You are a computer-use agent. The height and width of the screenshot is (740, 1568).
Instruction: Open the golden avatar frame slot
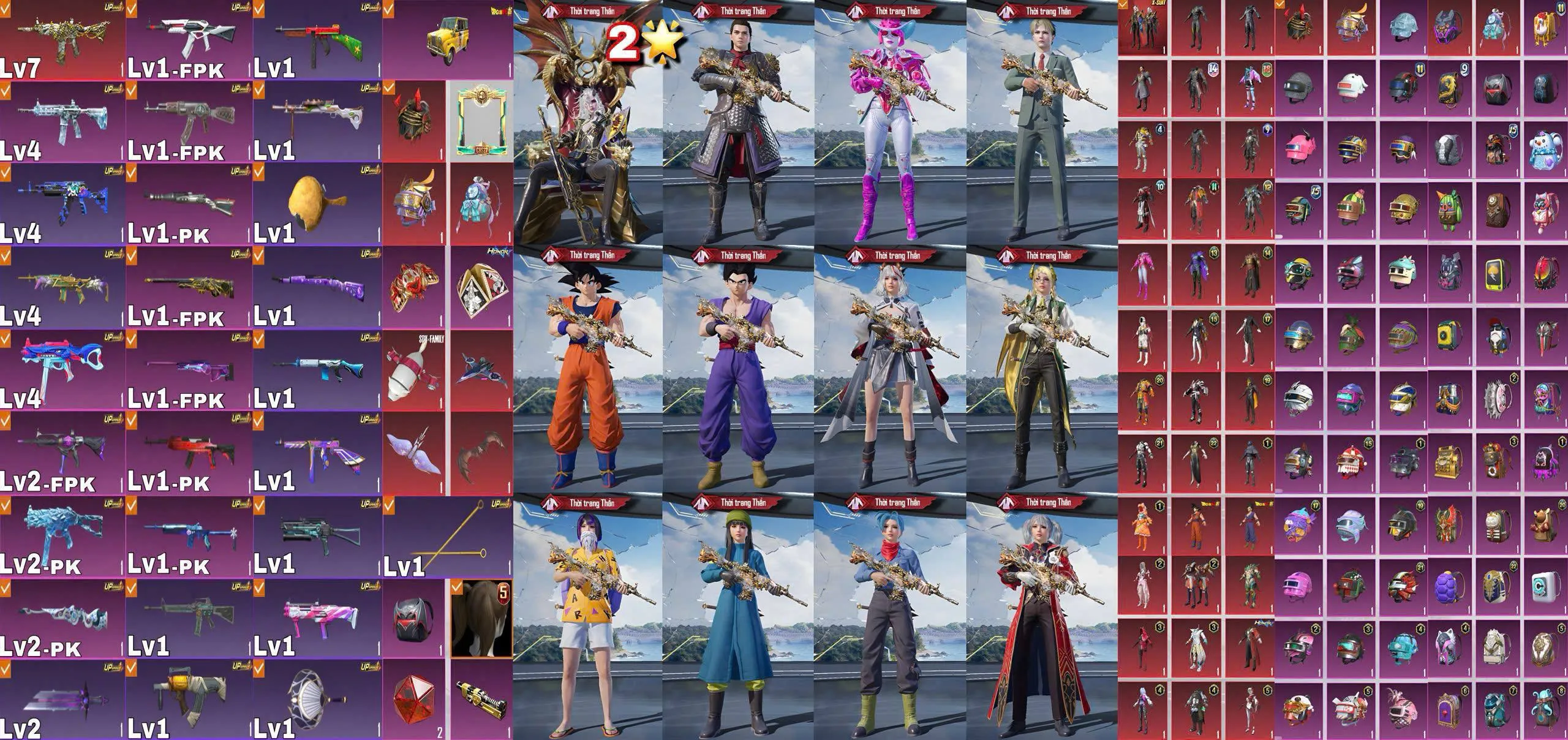[x=482, y=121]
